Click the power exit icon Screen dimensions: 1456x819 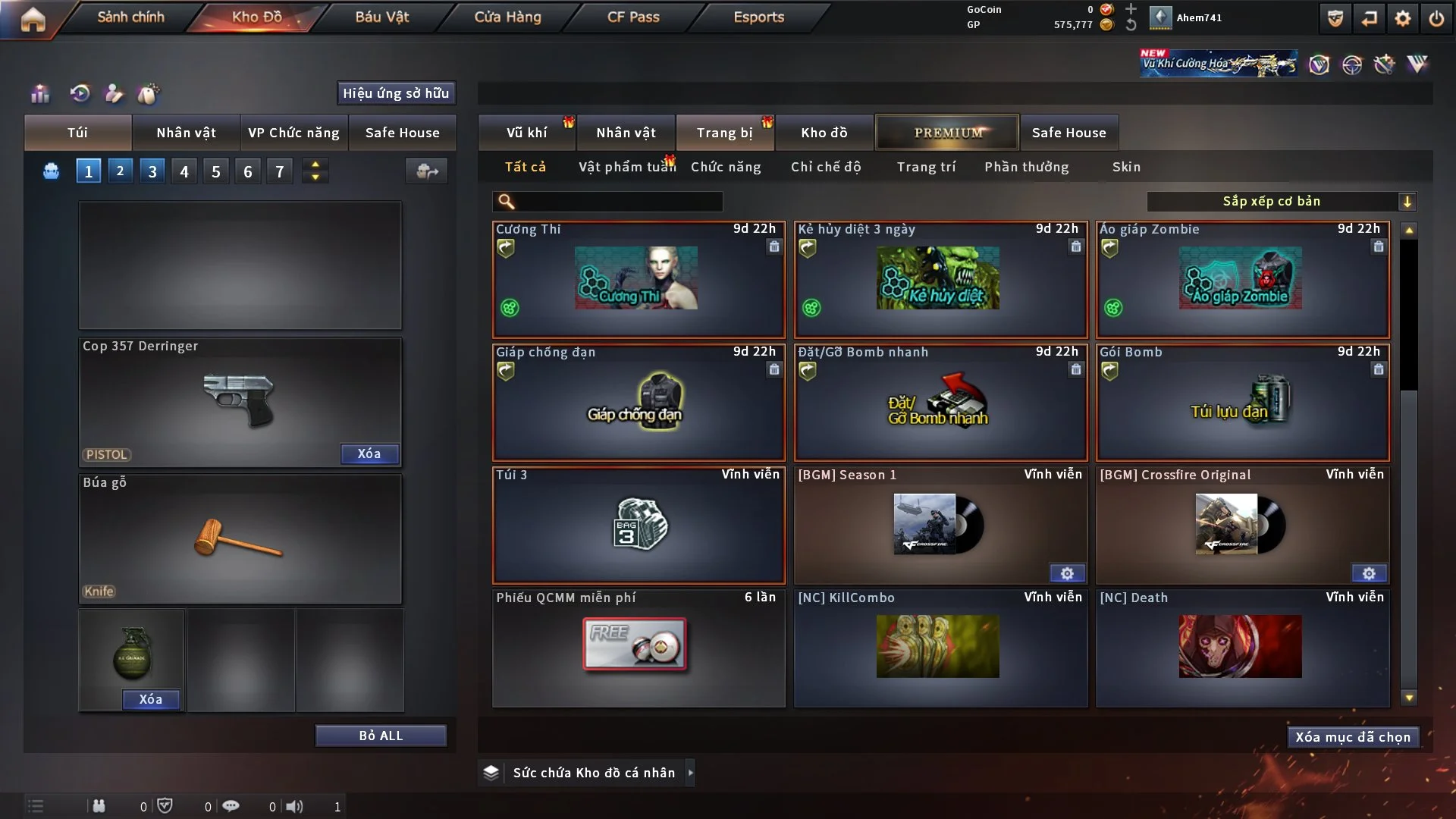coord(1436,18)
